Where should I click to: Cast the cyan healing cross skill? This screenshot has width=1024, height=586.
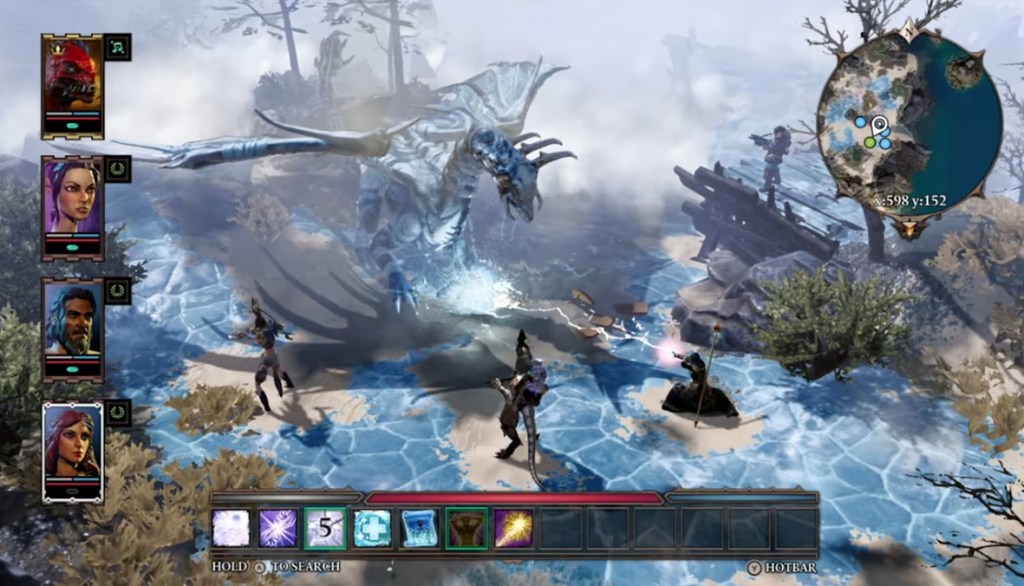[372, 528]
